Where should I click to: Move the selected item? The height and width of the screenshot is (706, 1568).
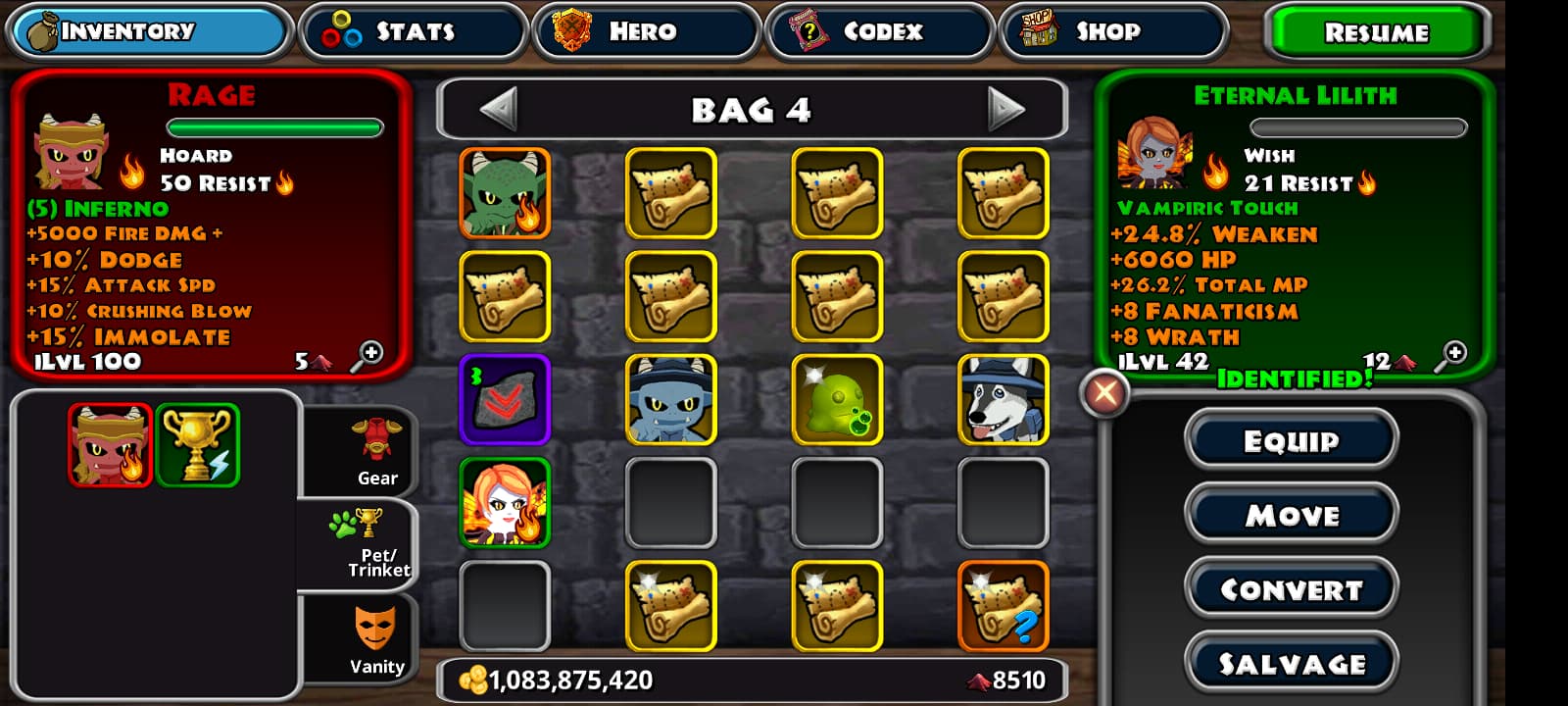point(1291,515)
